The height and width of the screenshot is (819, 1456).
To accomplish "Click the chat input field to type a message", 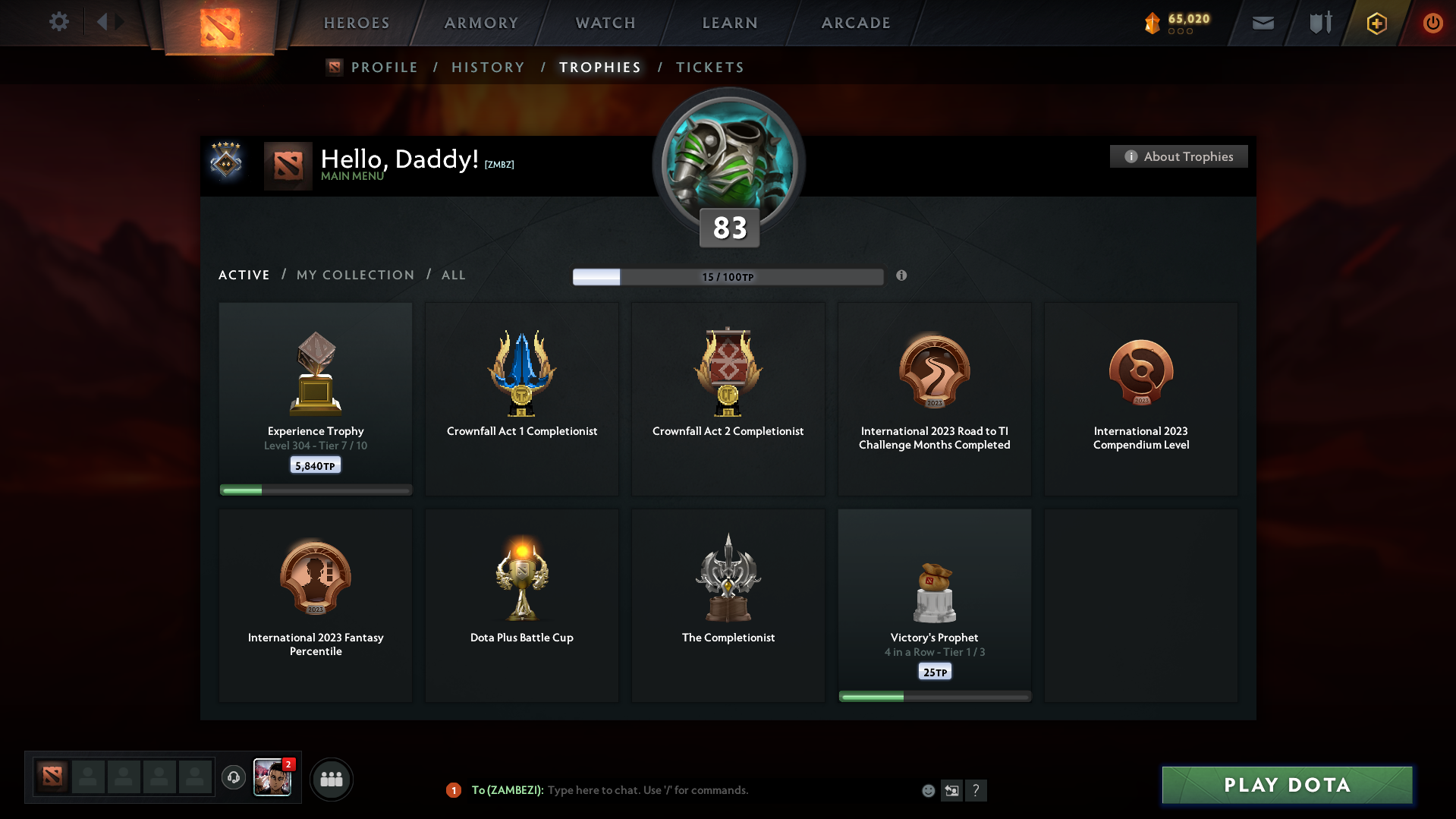I will click(683, 790).
